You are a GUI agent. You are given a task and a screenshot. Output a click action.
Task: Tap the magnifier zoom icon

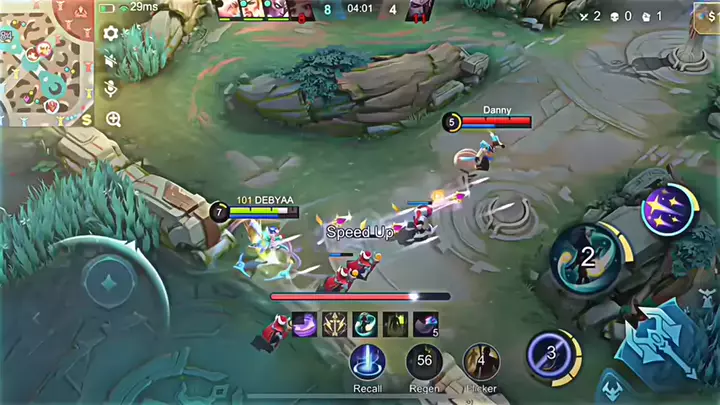[x=112, y=120]
